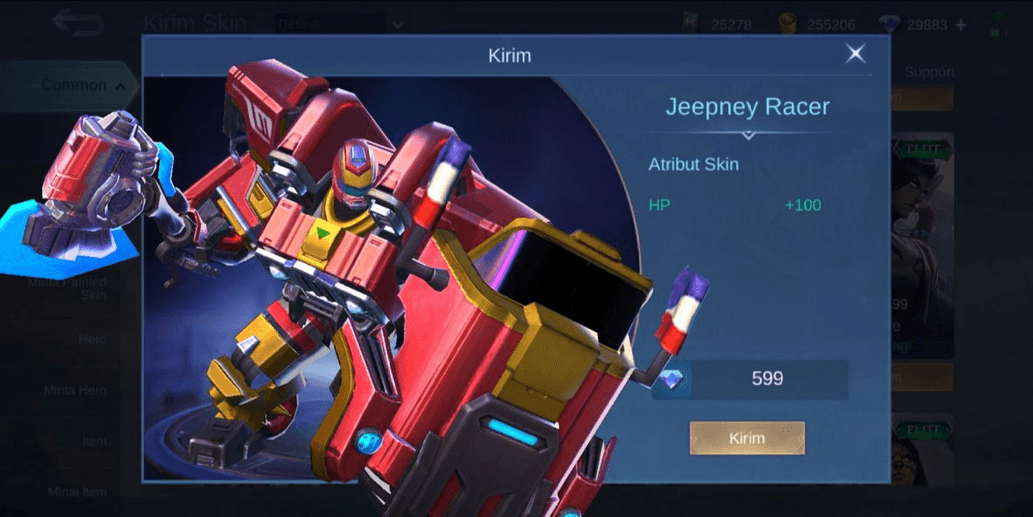The width and height of the screenshot is (1033, 517).
Task: Expand the Common category tab
Action: [x=83, y=86]
